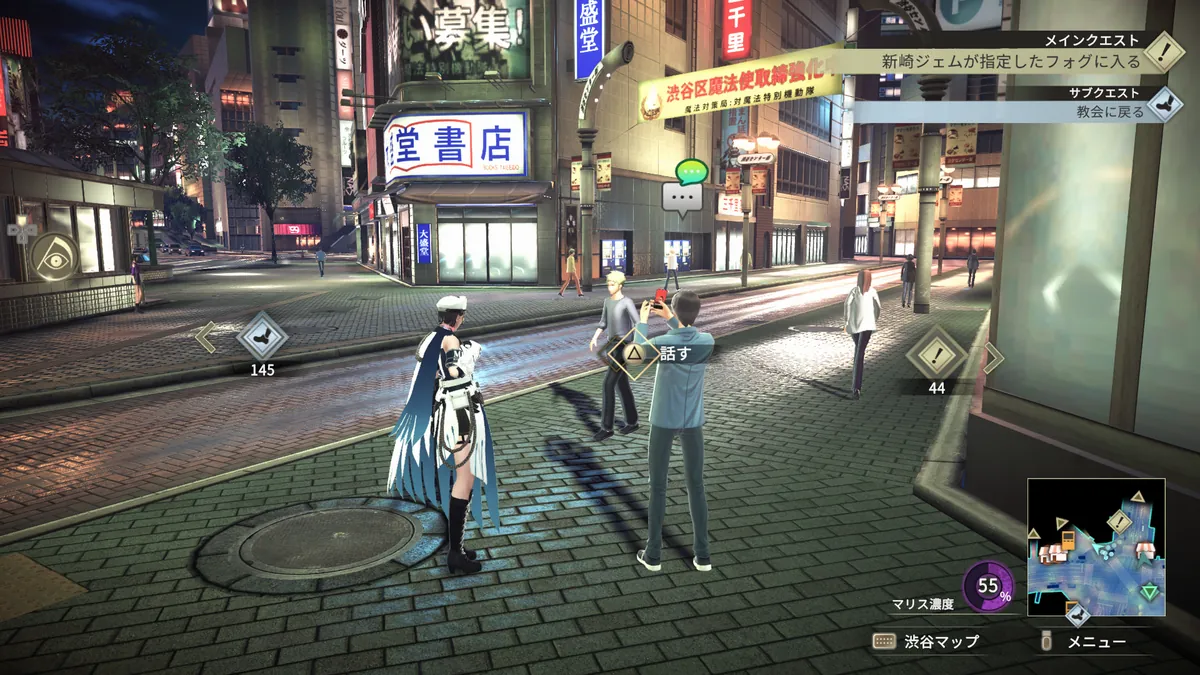This screenshot has height=675, width=1200.
Task: Open the 渋谷マップ Shibuya map
Action: (926, 642)
